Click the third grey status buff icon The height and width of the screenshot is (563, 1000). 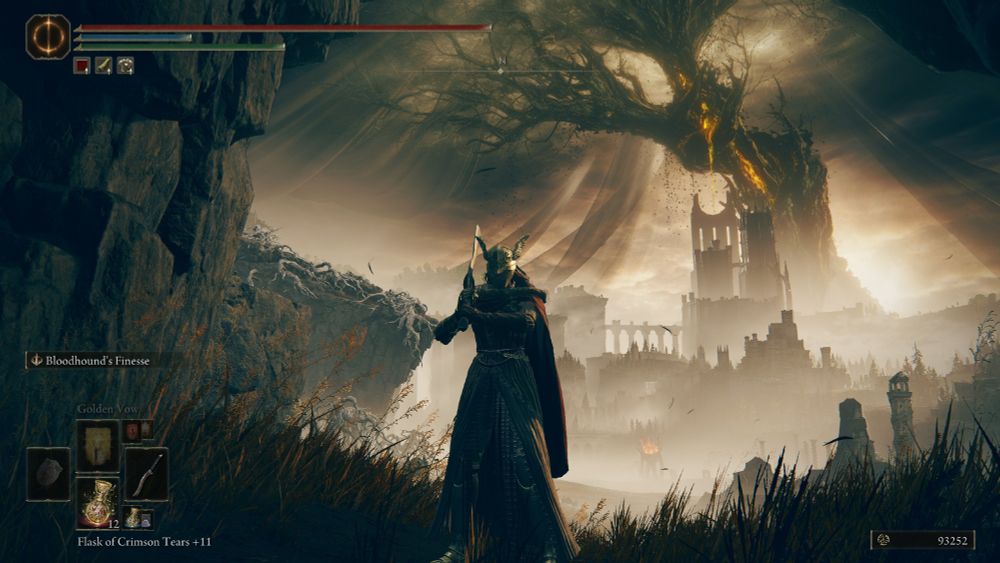[125, 65]
